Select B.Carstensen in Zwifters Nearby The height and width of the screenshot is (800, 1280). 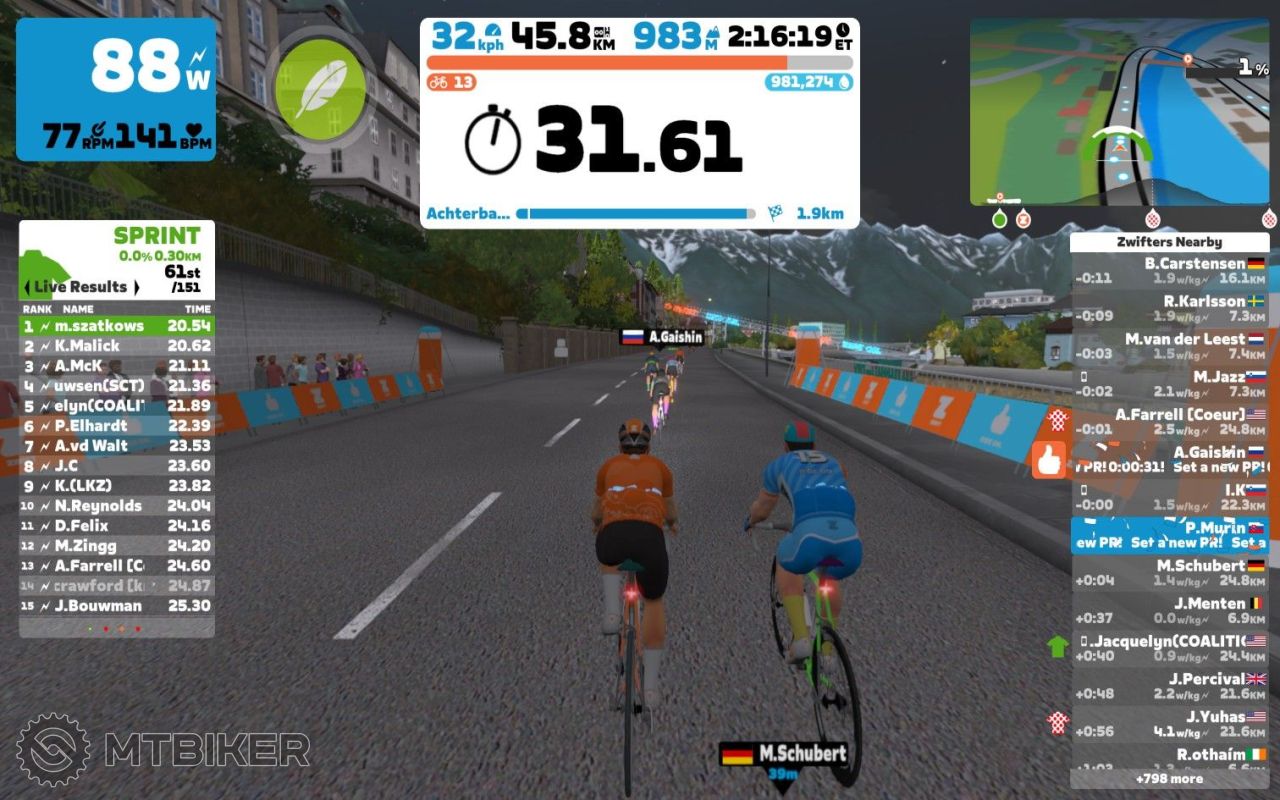tap(1170, 271)
